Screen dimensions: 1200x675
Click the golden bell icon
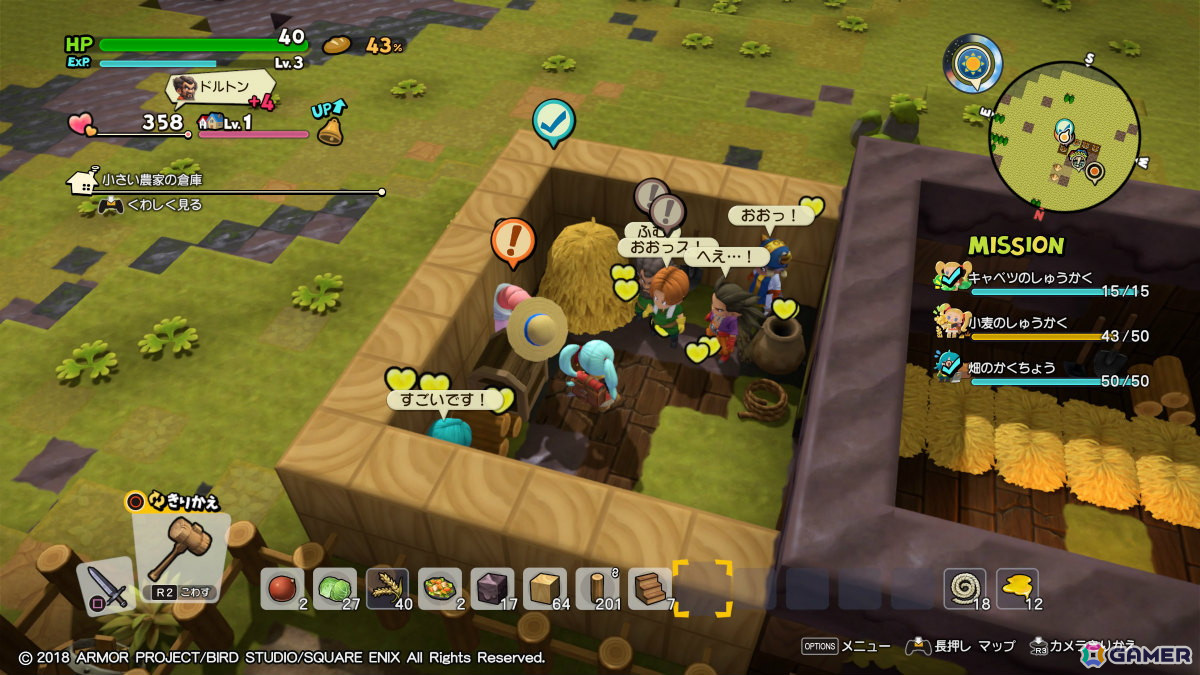tap(330, 130)
